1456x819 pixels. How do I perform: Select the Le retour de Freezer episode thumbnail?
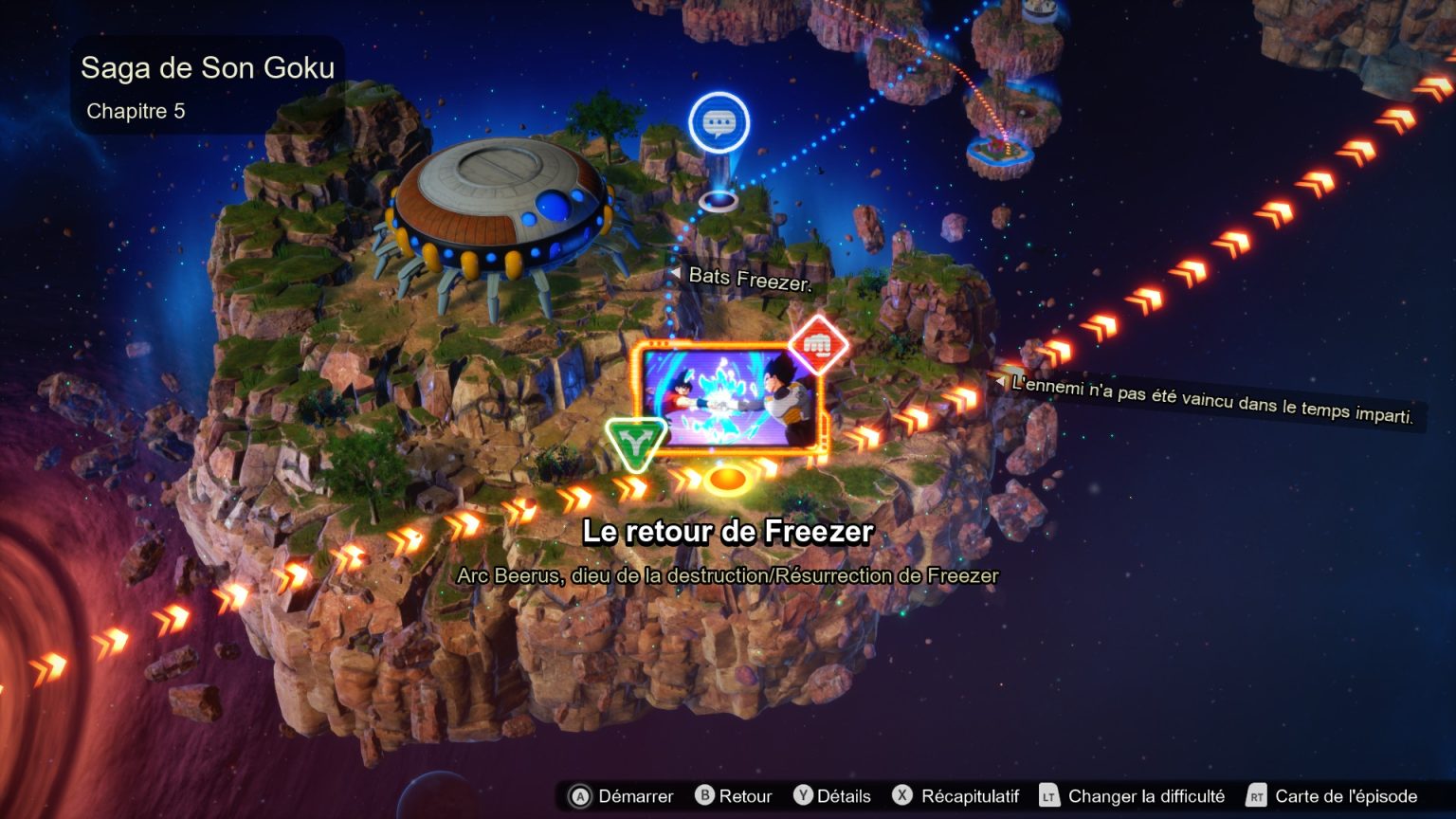tap(728, 398)
